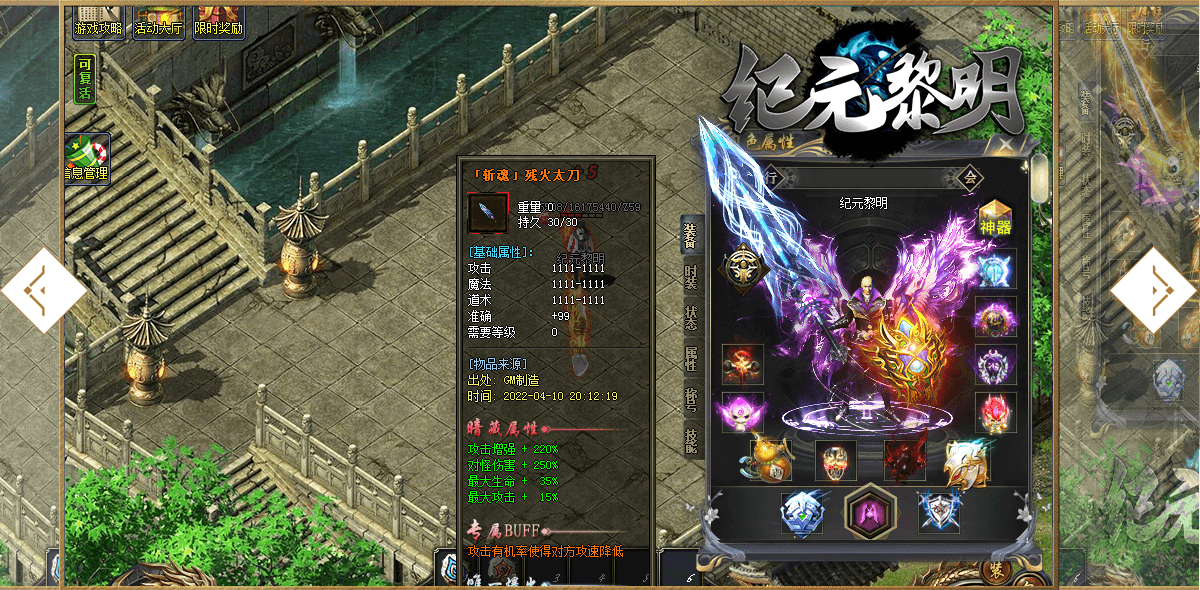This screenshot has width=1200, height=590.
Task: Open the 神器 artifact button
Action: (x=996, y=218)
